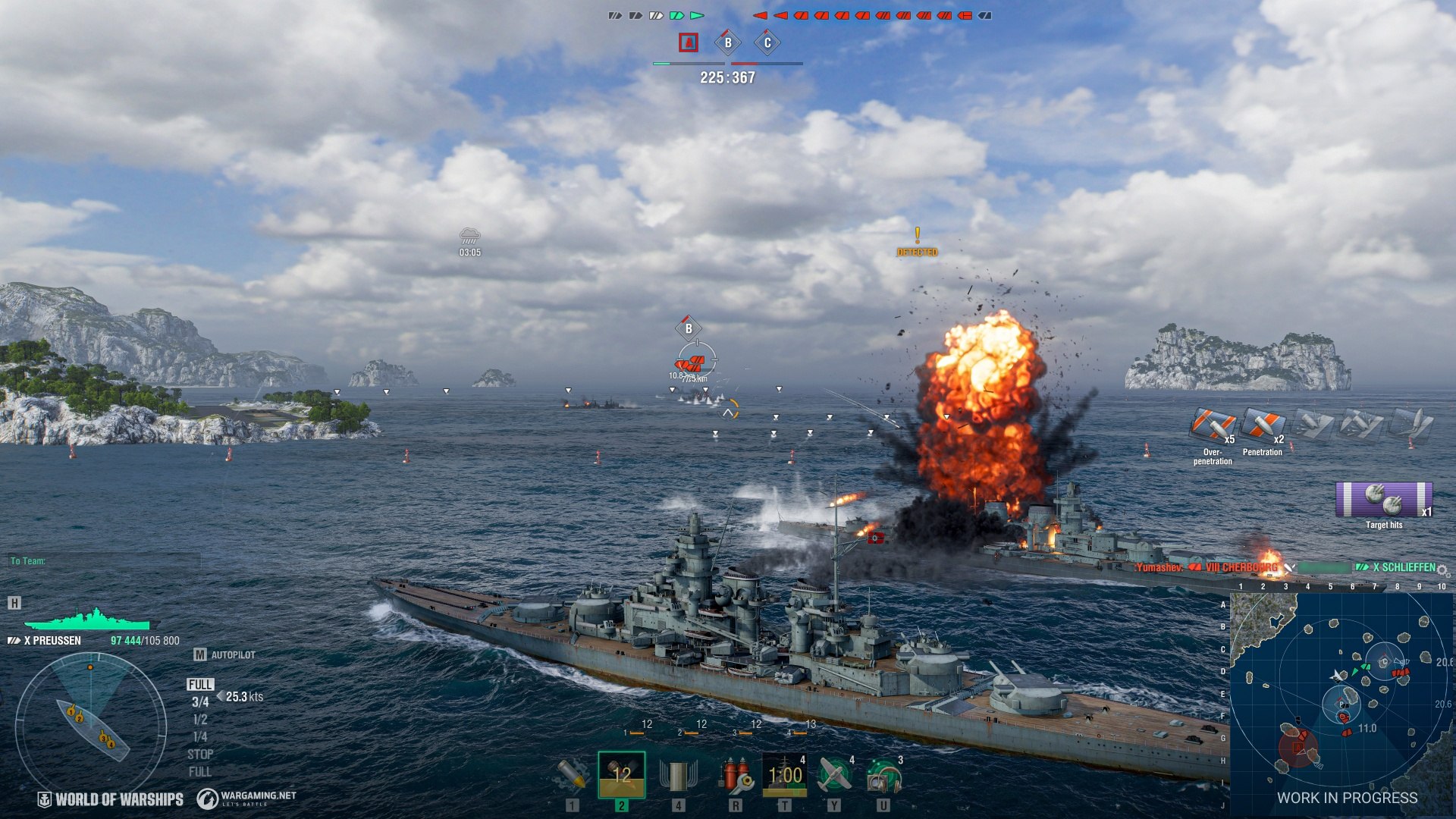1456x819 pixels.
Task: Select the high-explosive shell ammo slot
Action: pos(572,775)
